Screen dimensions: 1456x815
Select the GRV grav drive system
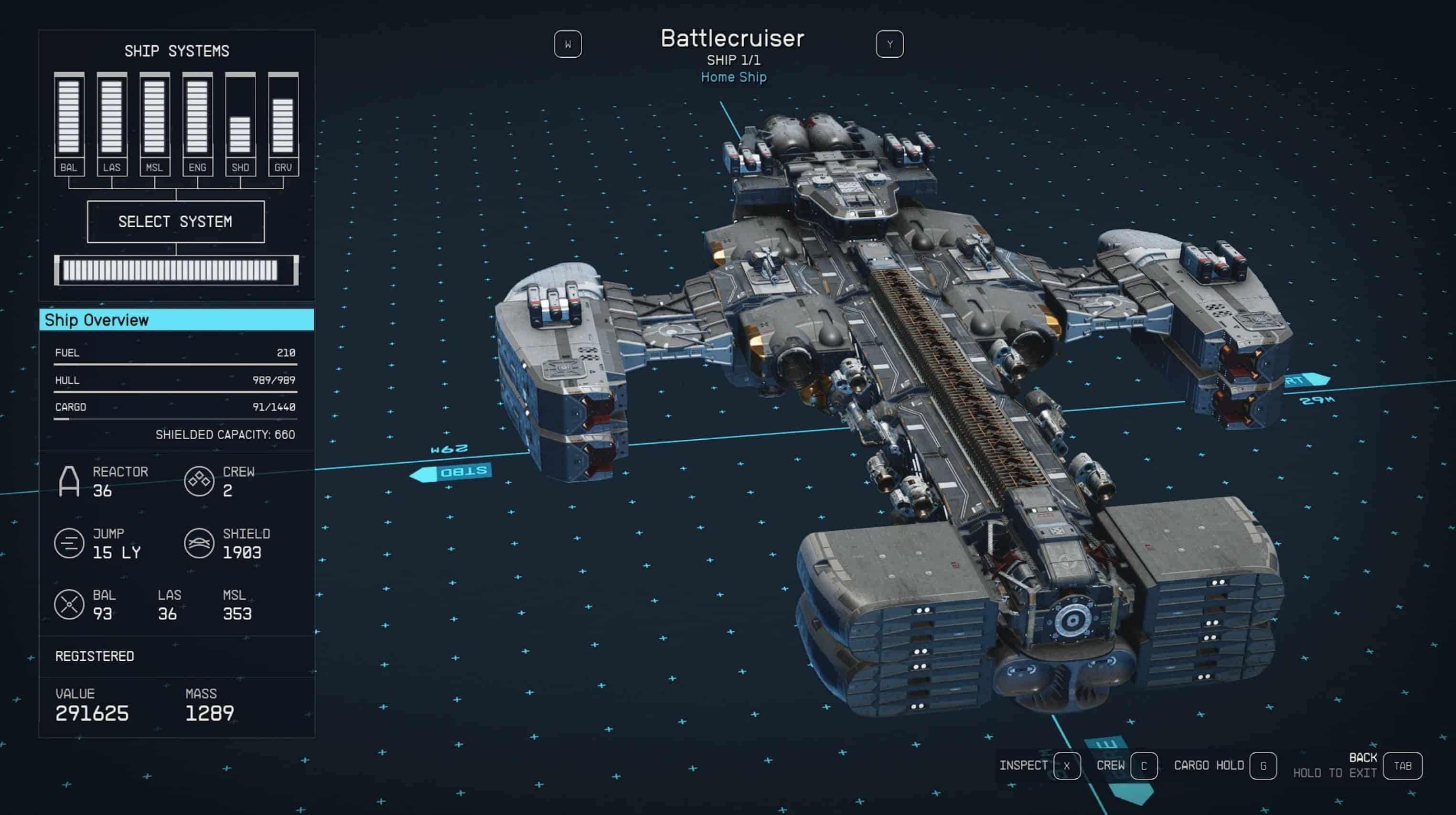click(283, 124)
